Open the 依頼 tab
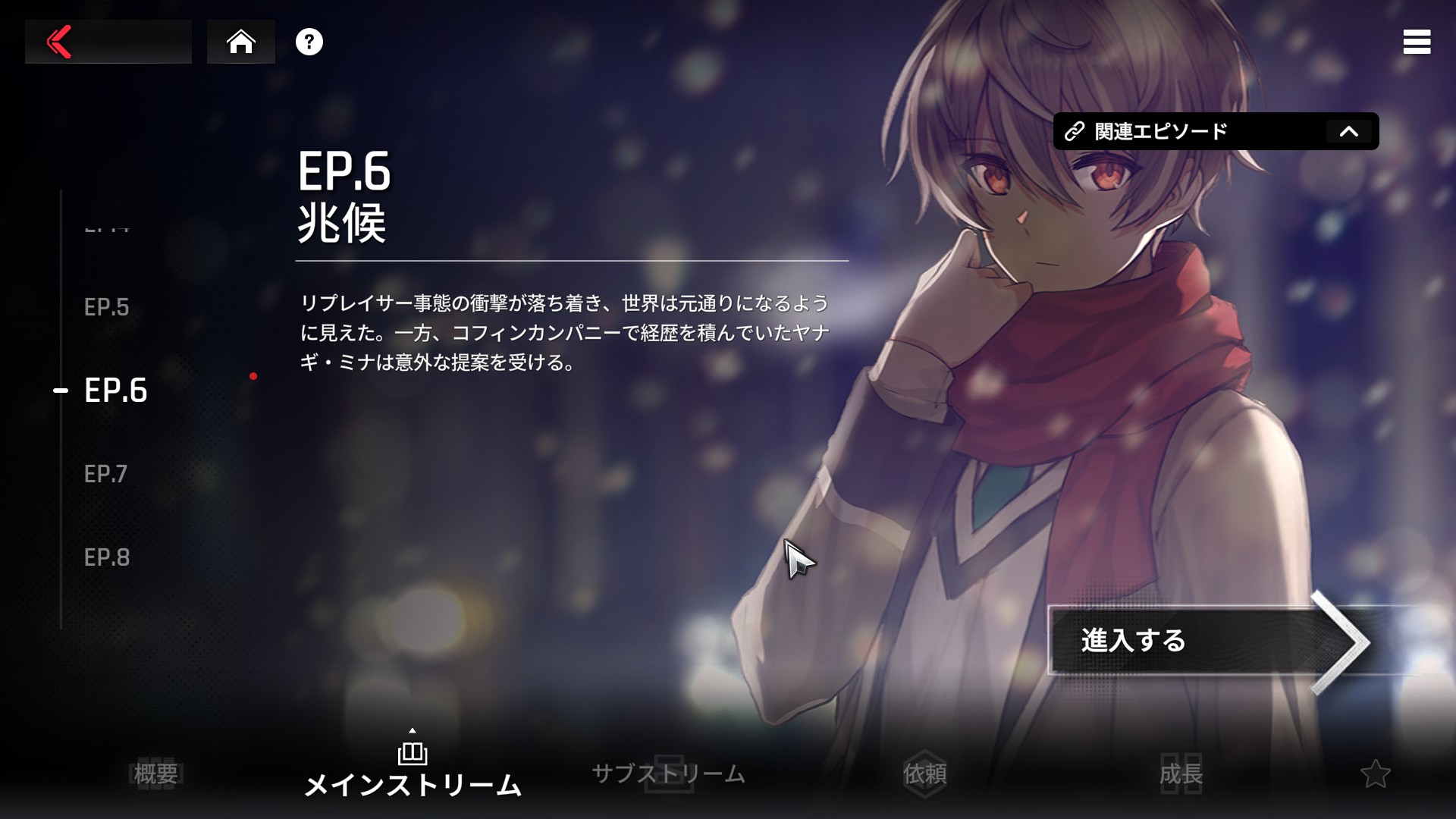Viewport: 1456px width, 819px height. tap(924, 773)
